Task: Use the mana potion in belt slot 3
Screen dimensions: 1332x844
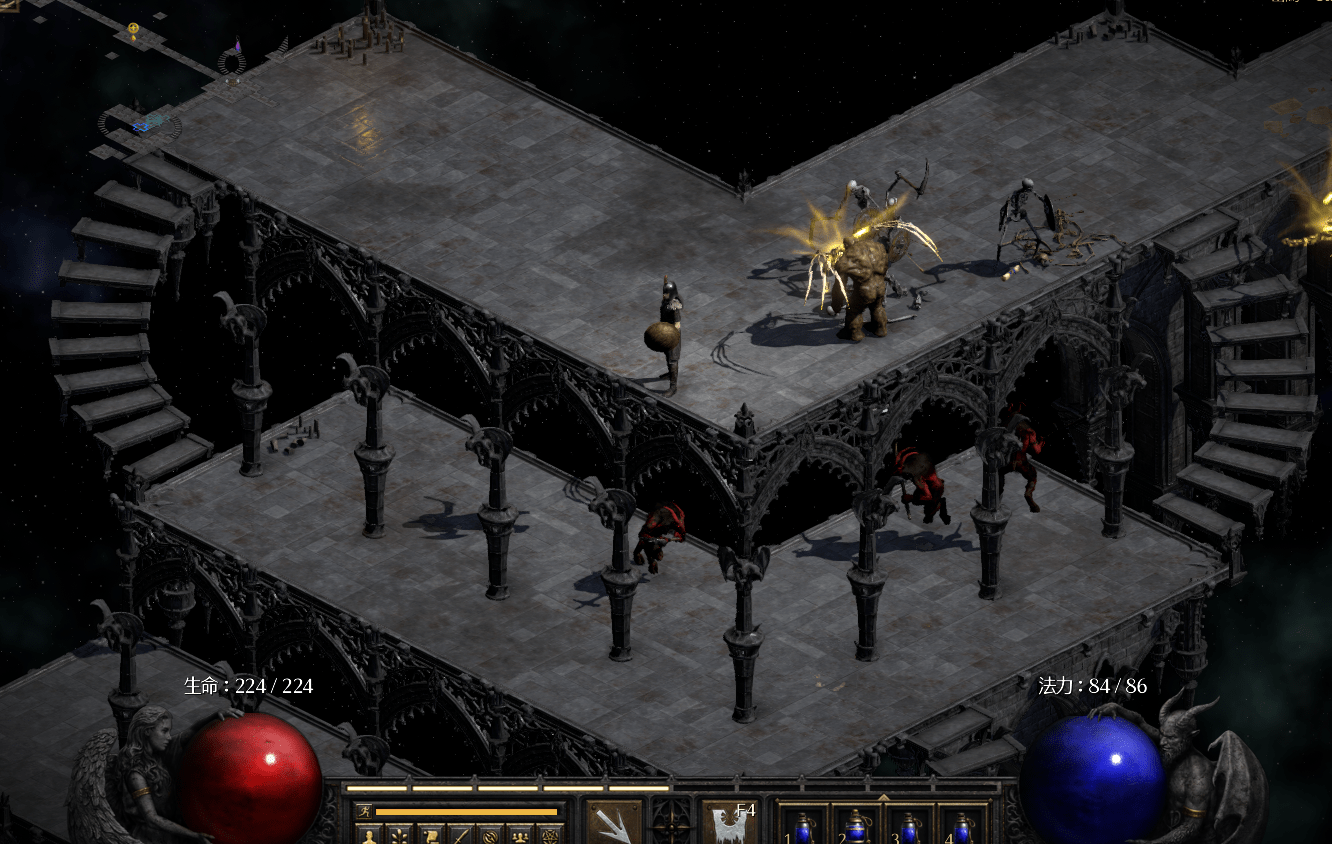Action: pyautogui.click(x=908, y=829)
